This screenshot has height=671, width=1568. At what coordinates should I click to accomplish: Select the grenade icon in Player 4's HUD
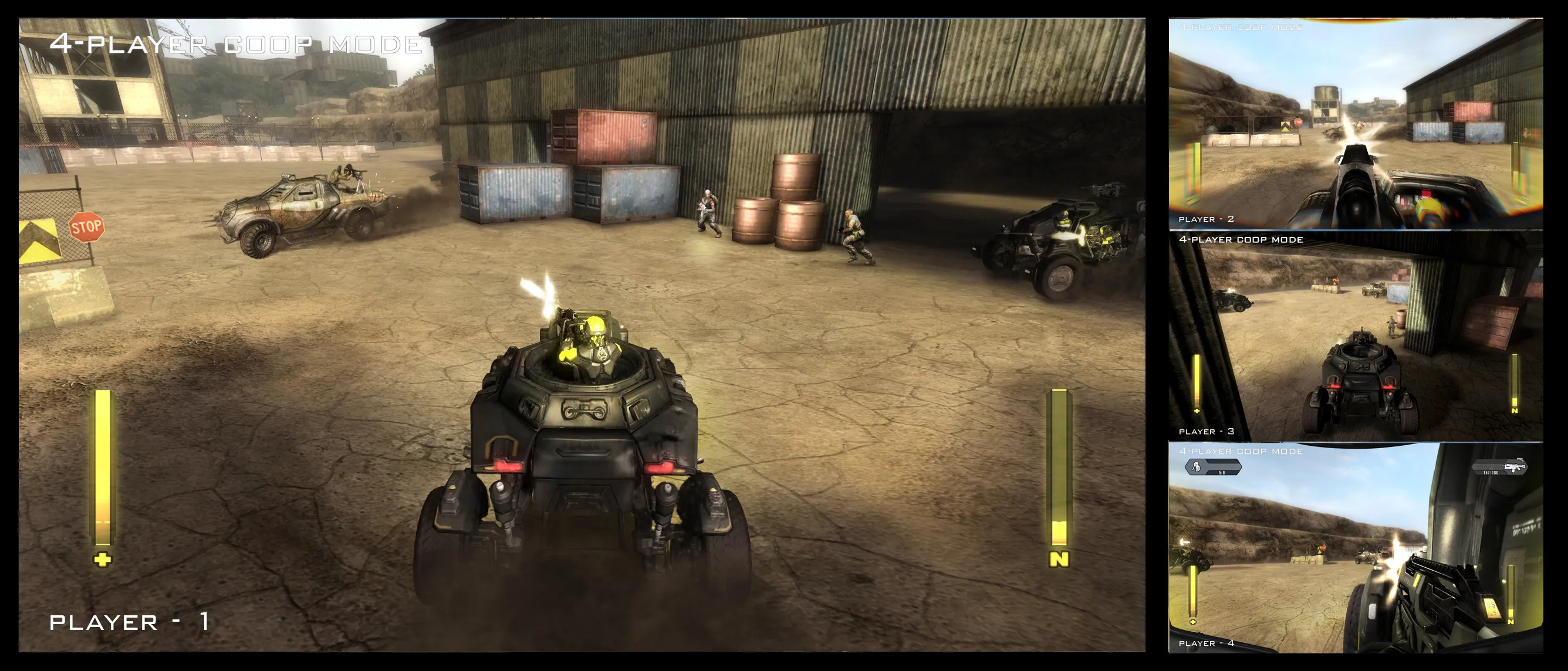pos(1196,469)
